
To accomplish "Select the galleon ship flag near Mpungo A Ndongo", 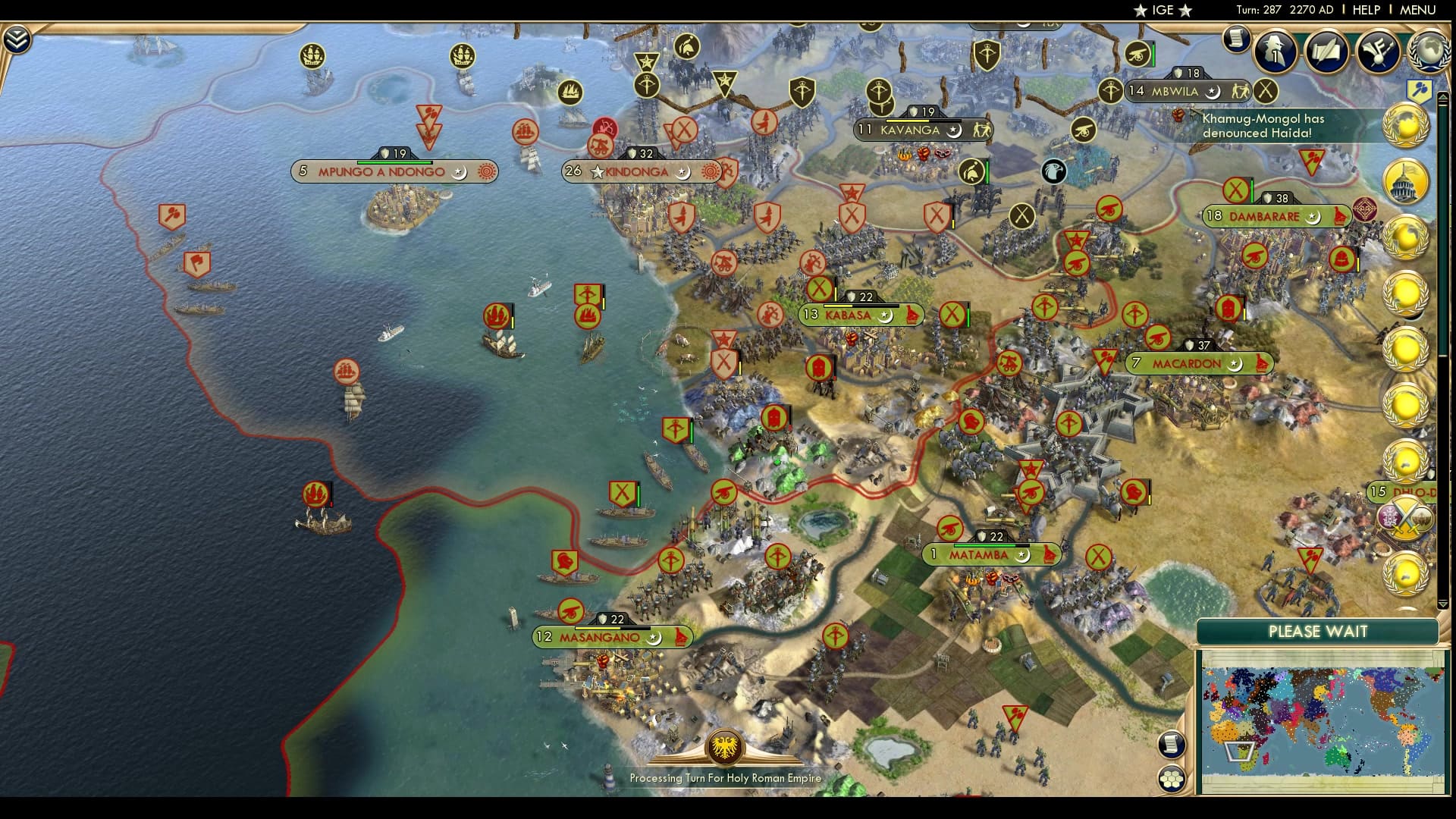I will [x=313, y=55].
